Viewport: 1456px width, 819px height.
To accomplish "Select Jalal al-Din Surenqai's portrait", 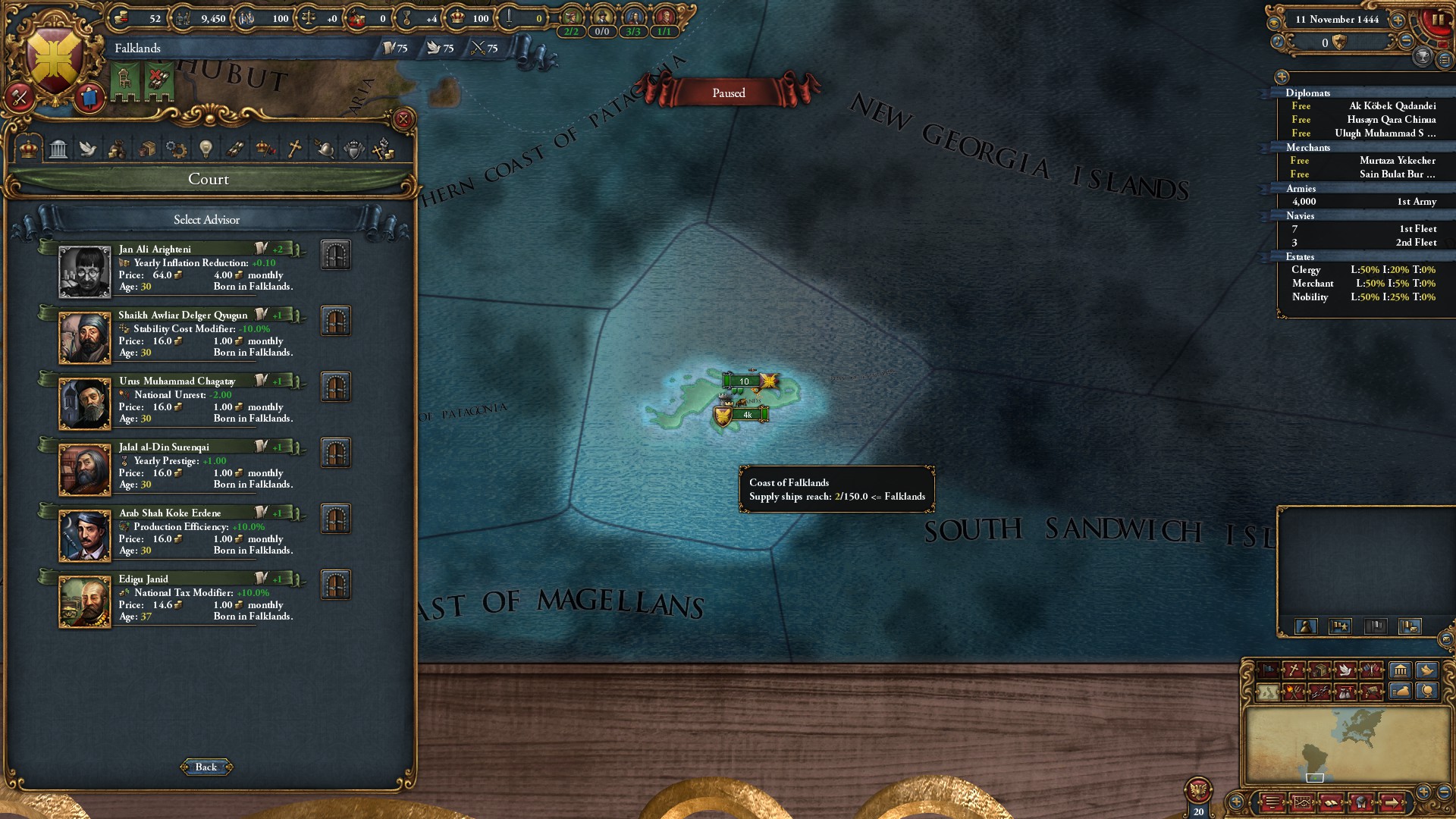I will coord(85,469).
